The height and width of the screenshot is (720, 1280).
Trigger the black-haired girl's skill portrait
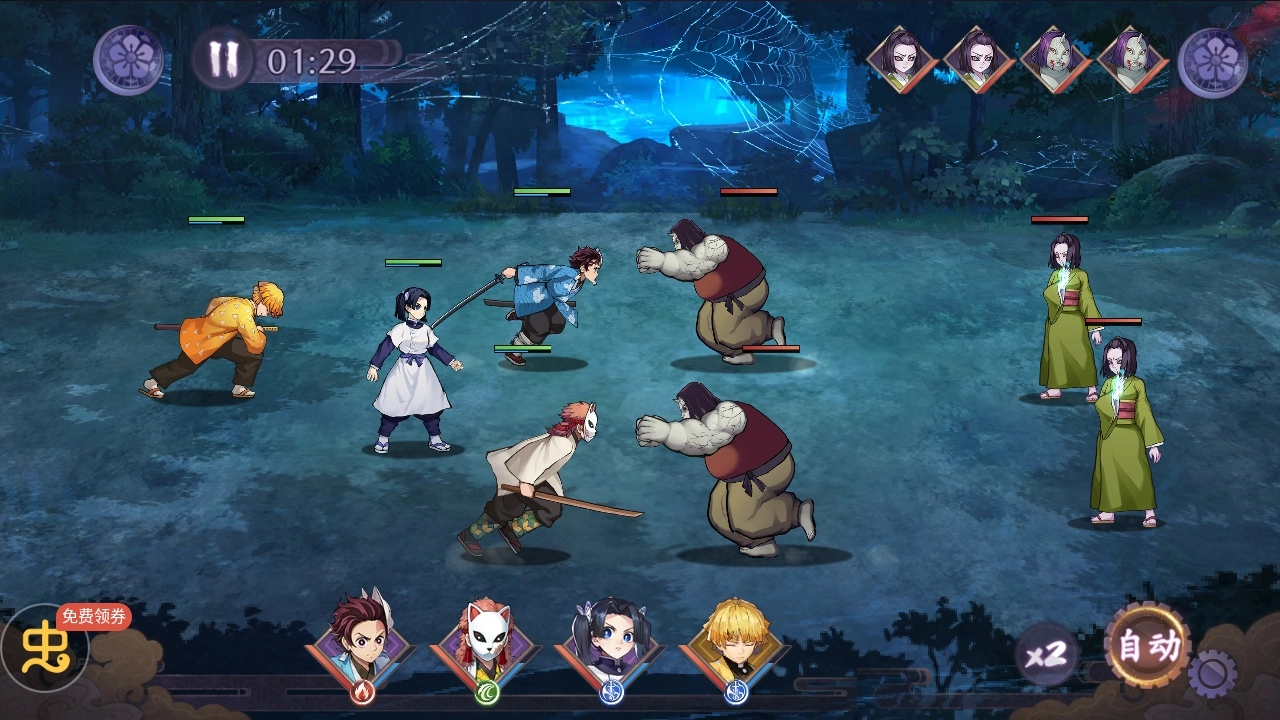click(611, 639)
